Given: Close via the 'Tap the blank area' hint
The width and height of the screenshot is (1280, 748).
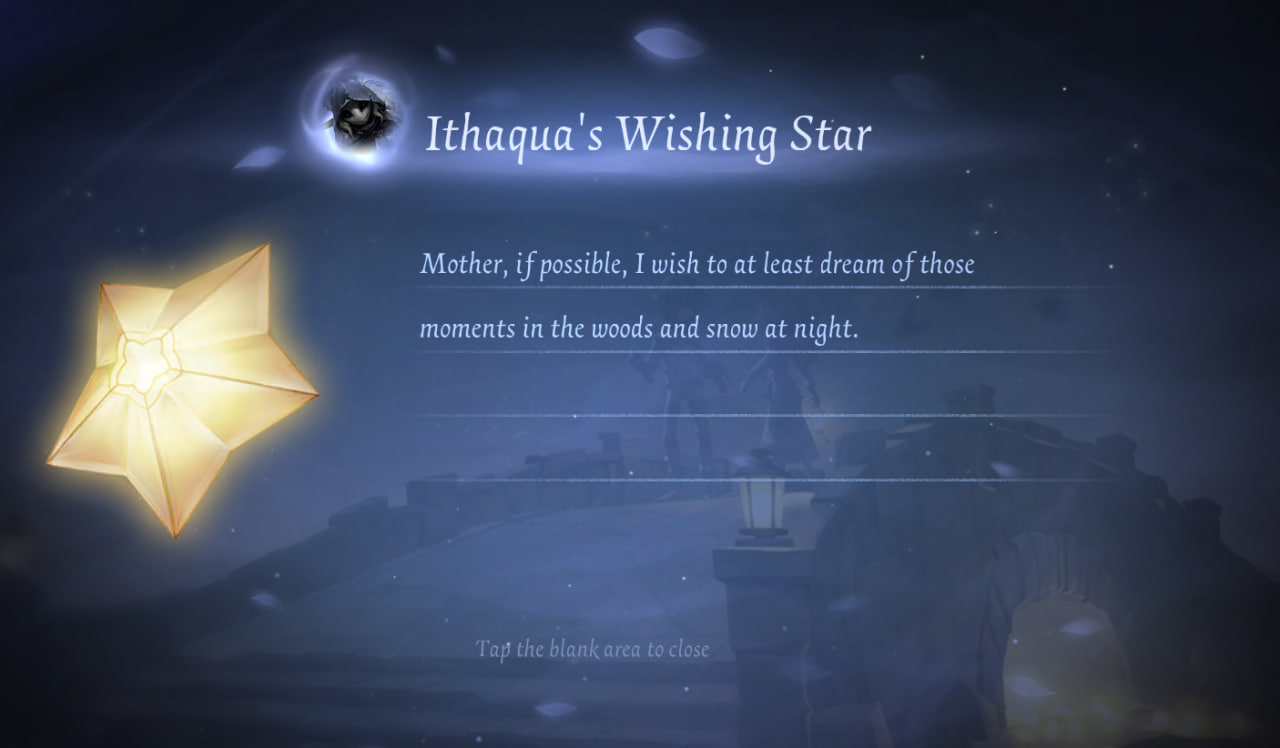Looking at the screenshot, I should [592, 649].
